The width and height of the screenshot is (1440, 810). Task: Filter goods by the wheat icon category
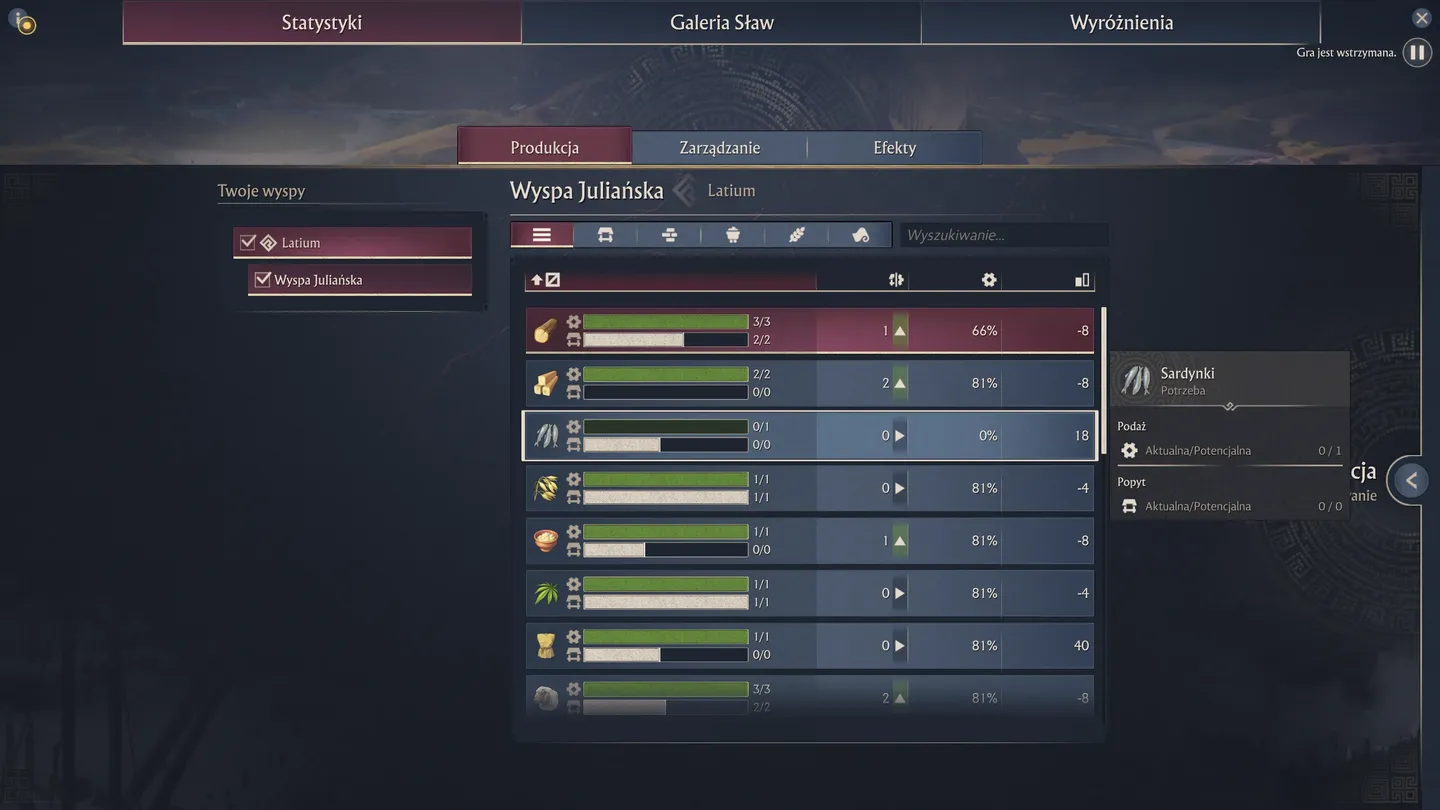pos(797,235)
